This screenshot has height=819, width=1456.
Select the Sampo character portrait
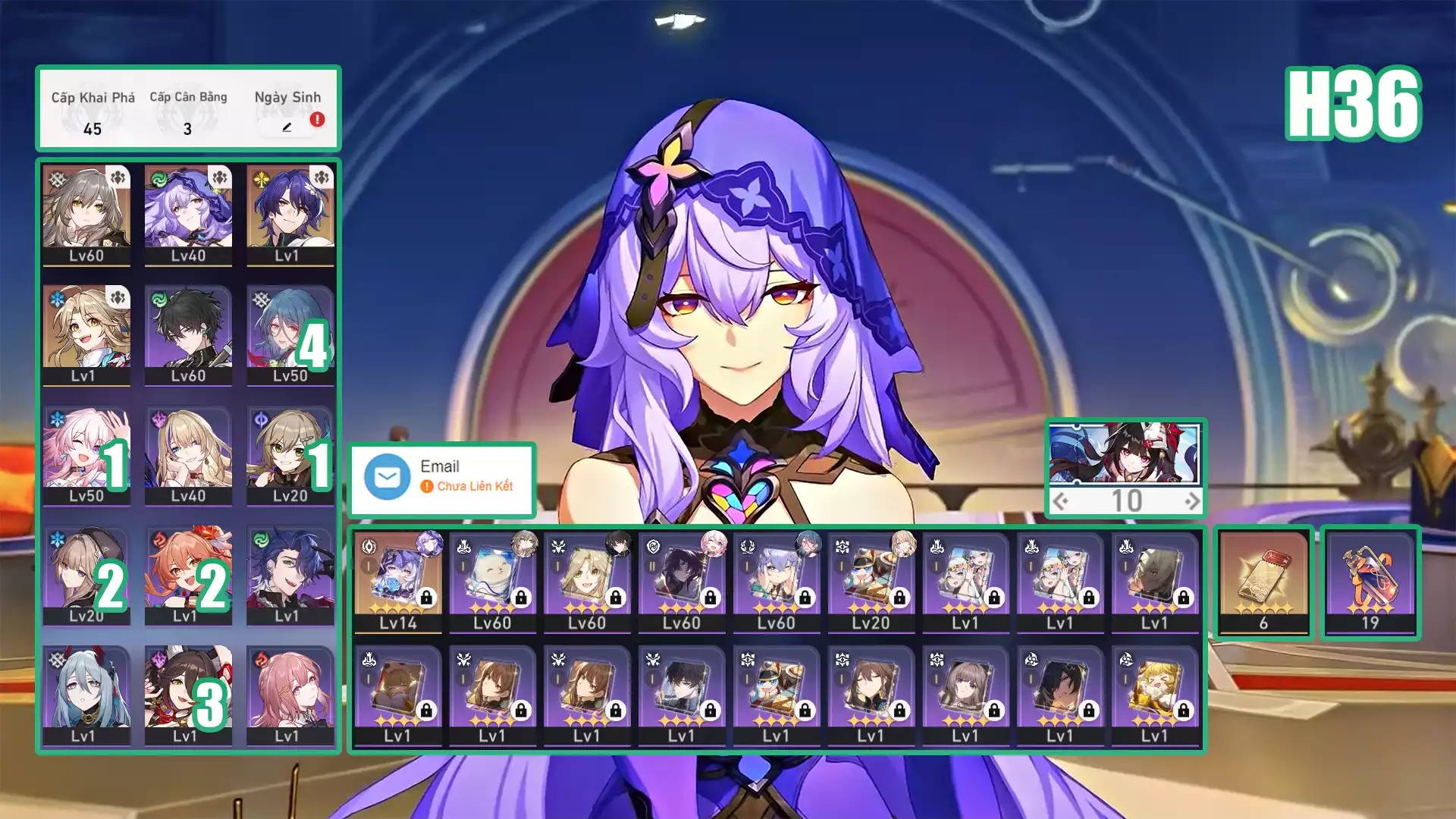click(x=290, y=575)
